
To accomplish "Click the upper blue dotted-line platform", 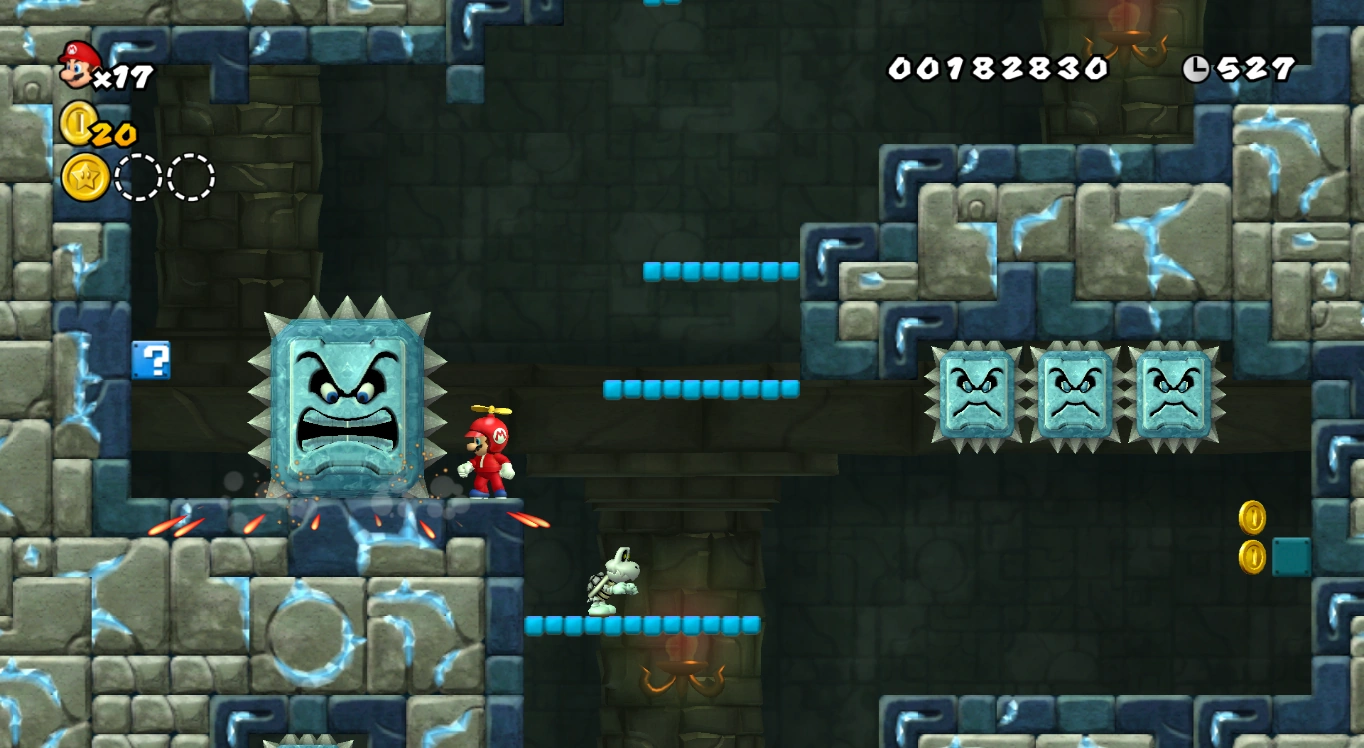I will (x=722, y=269).
